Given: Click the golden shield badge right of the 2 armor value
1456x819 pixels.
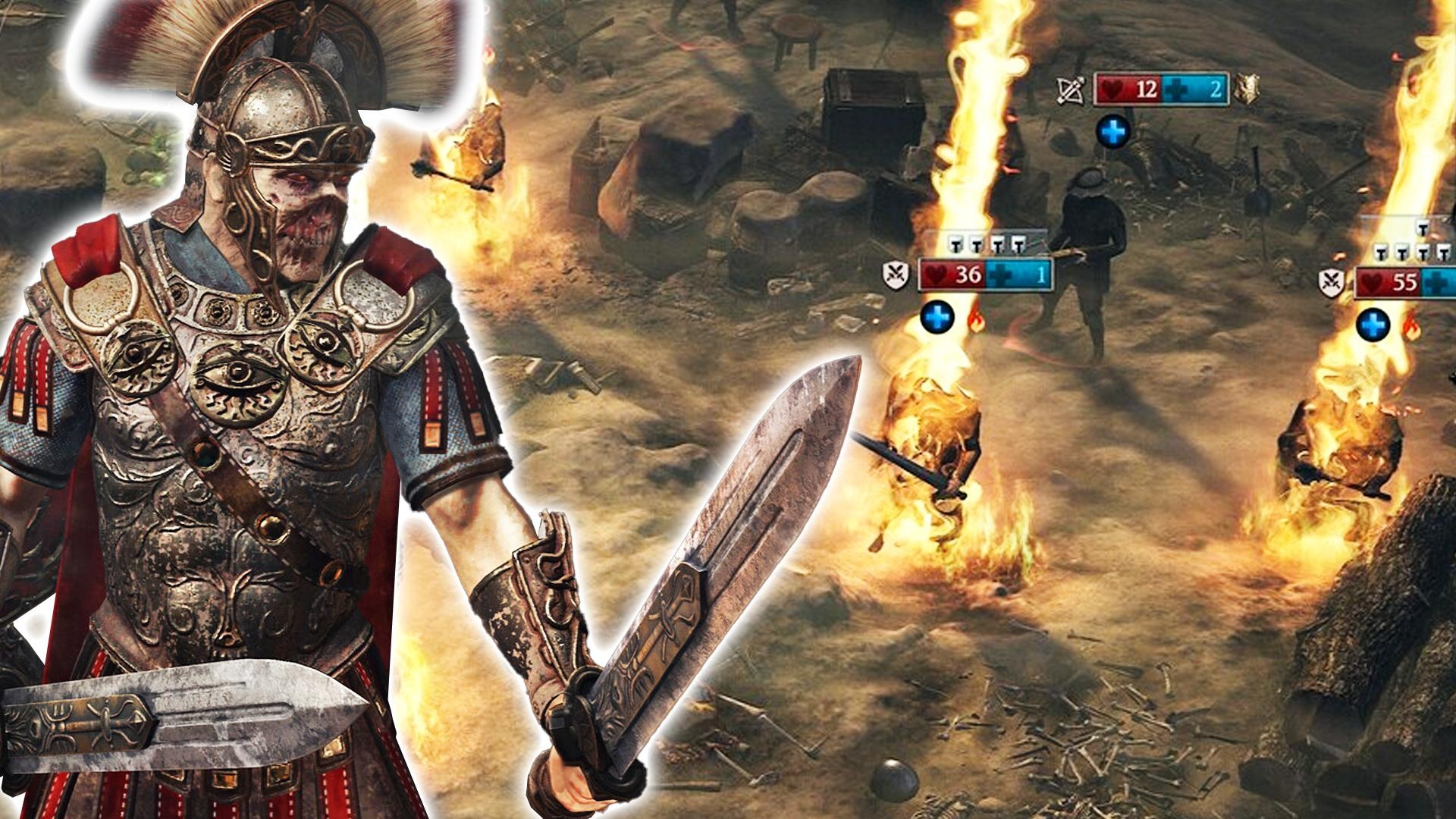Looking at the screenshot, I should tap(1247, 89).
